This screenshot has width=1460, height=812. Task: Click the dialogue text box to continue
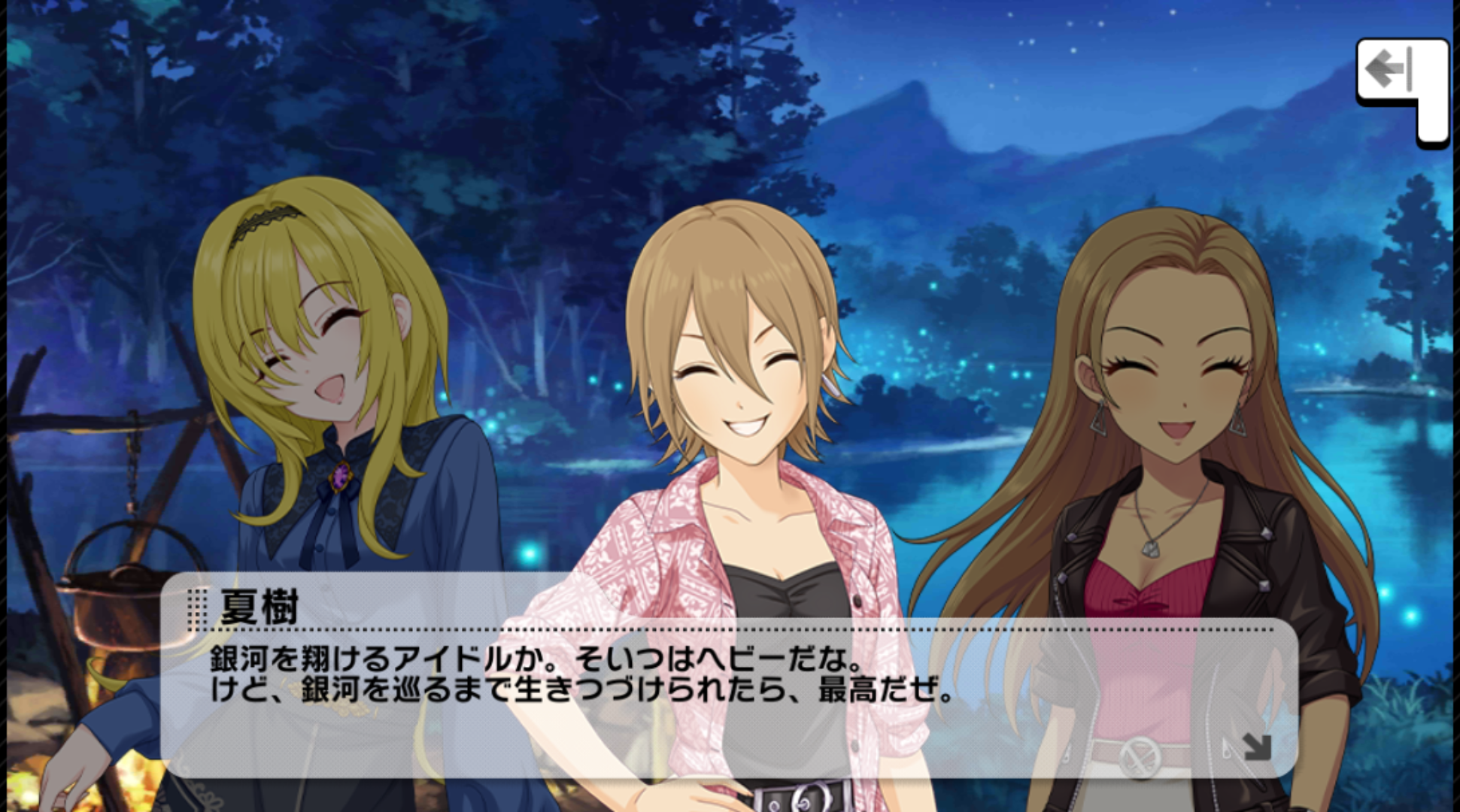click(728, 699)
